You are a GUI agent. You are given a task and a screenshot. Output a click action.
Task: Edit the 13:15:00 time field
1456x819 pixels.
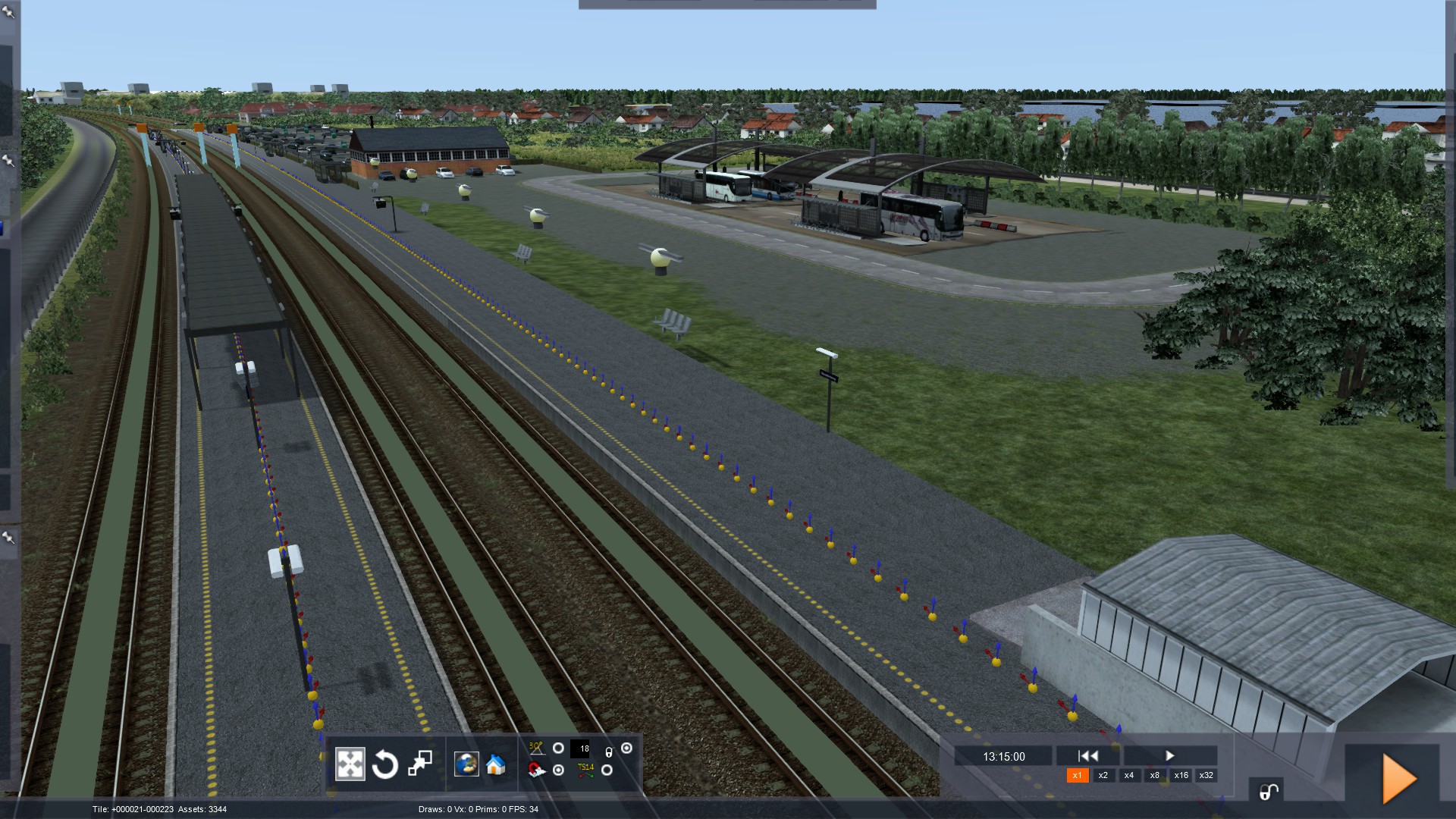[1003, 756]
